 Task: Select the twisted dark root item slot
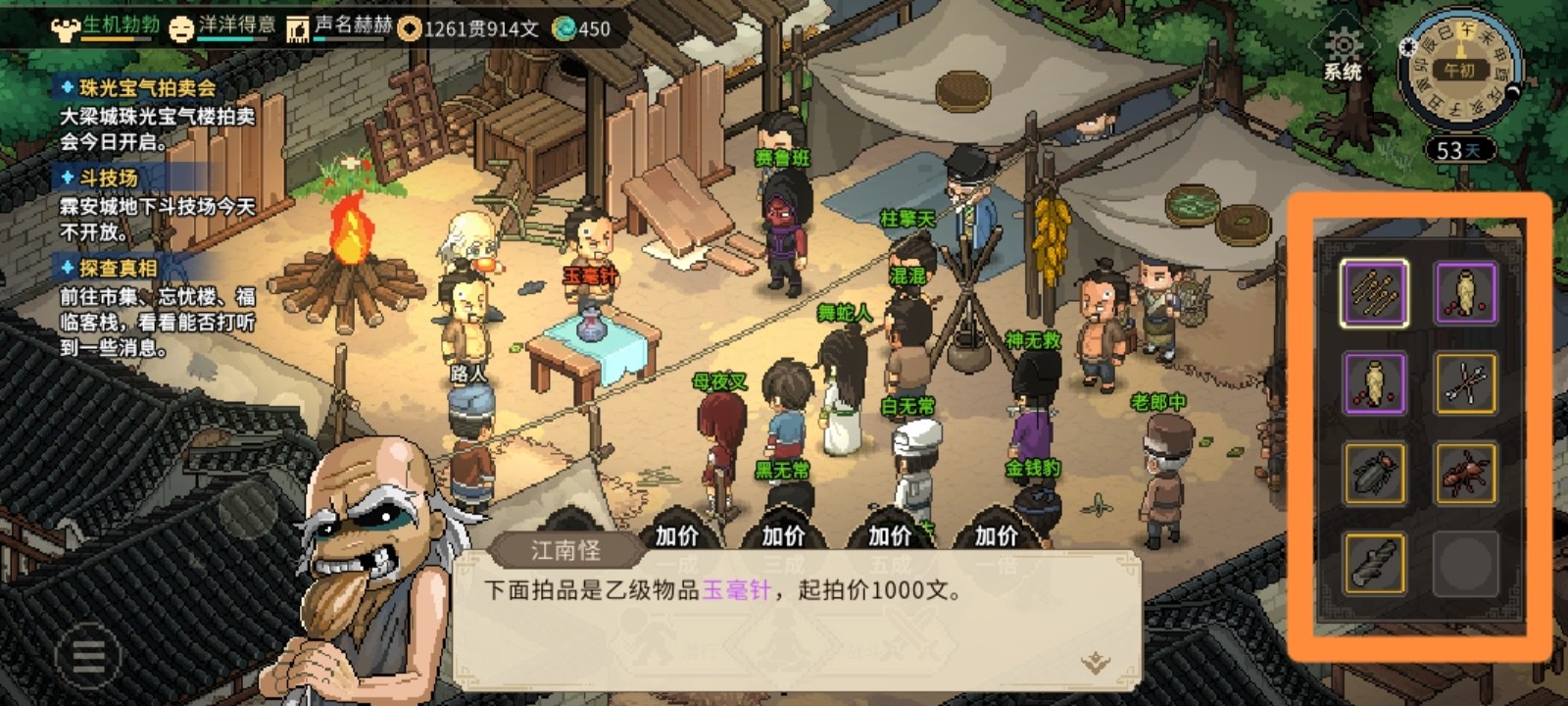1374,564
